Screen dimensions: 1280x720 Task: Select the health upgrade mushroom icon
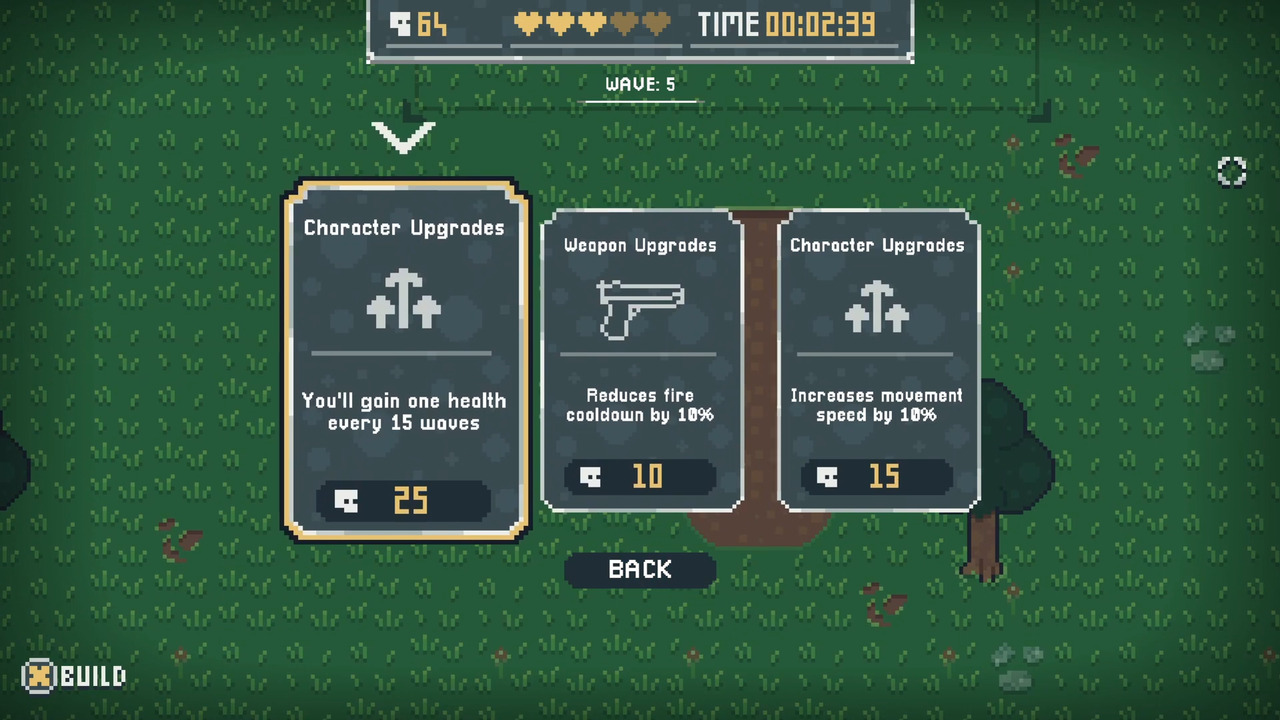404,300
